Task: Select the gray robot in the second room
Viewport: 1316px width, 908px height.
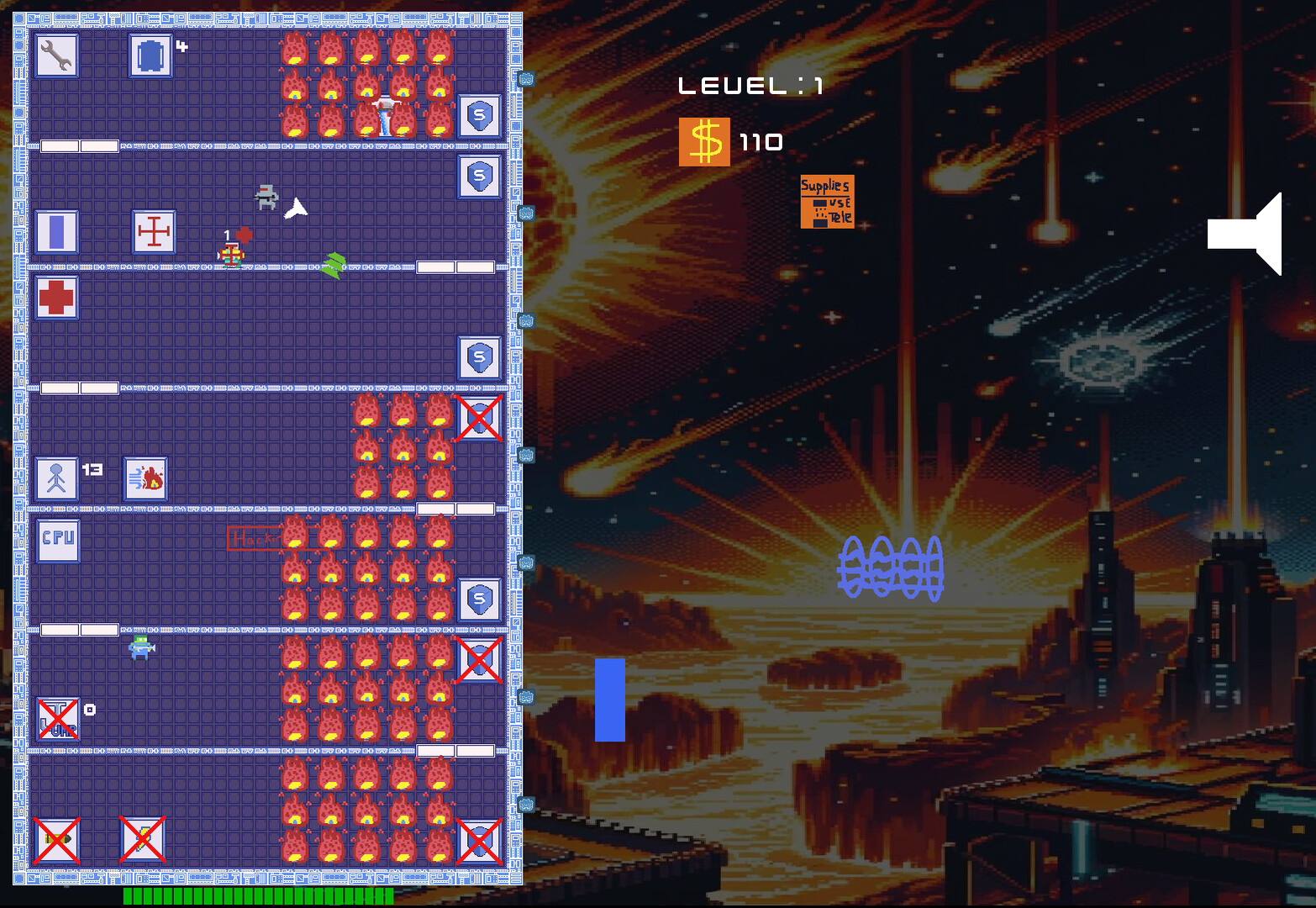Action: 267,198
